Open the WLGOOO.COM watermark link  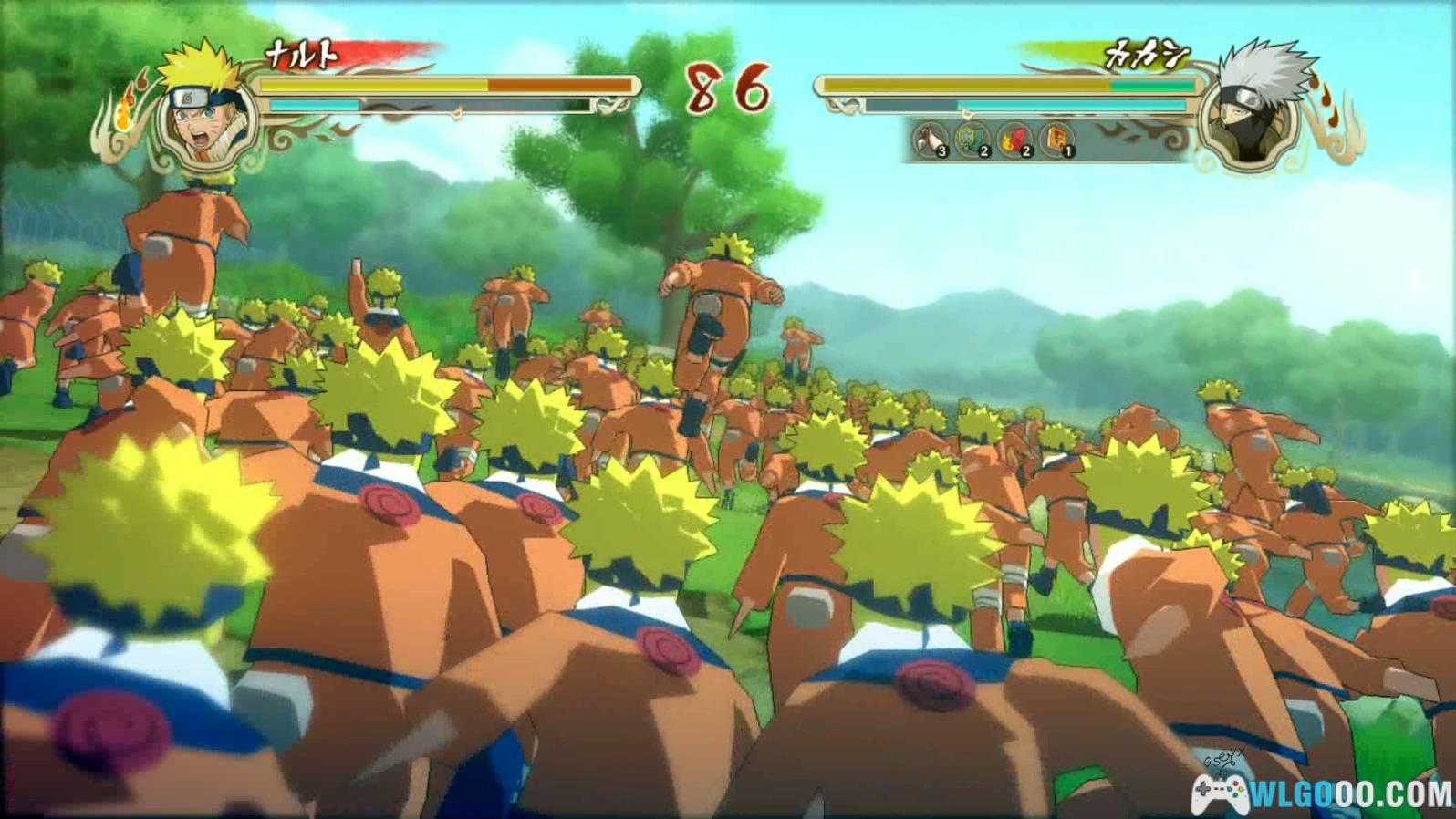(x=1323, y=793)
